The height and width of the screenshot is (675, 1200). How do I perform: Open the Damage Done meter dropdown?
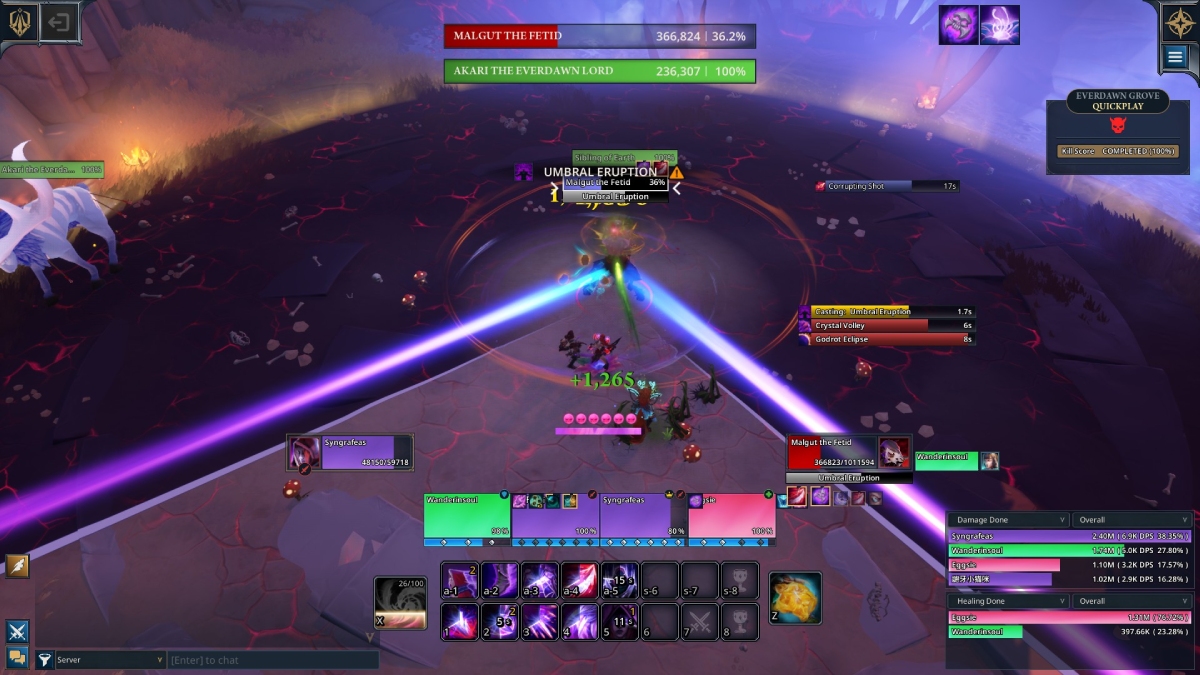point(1008,520)
